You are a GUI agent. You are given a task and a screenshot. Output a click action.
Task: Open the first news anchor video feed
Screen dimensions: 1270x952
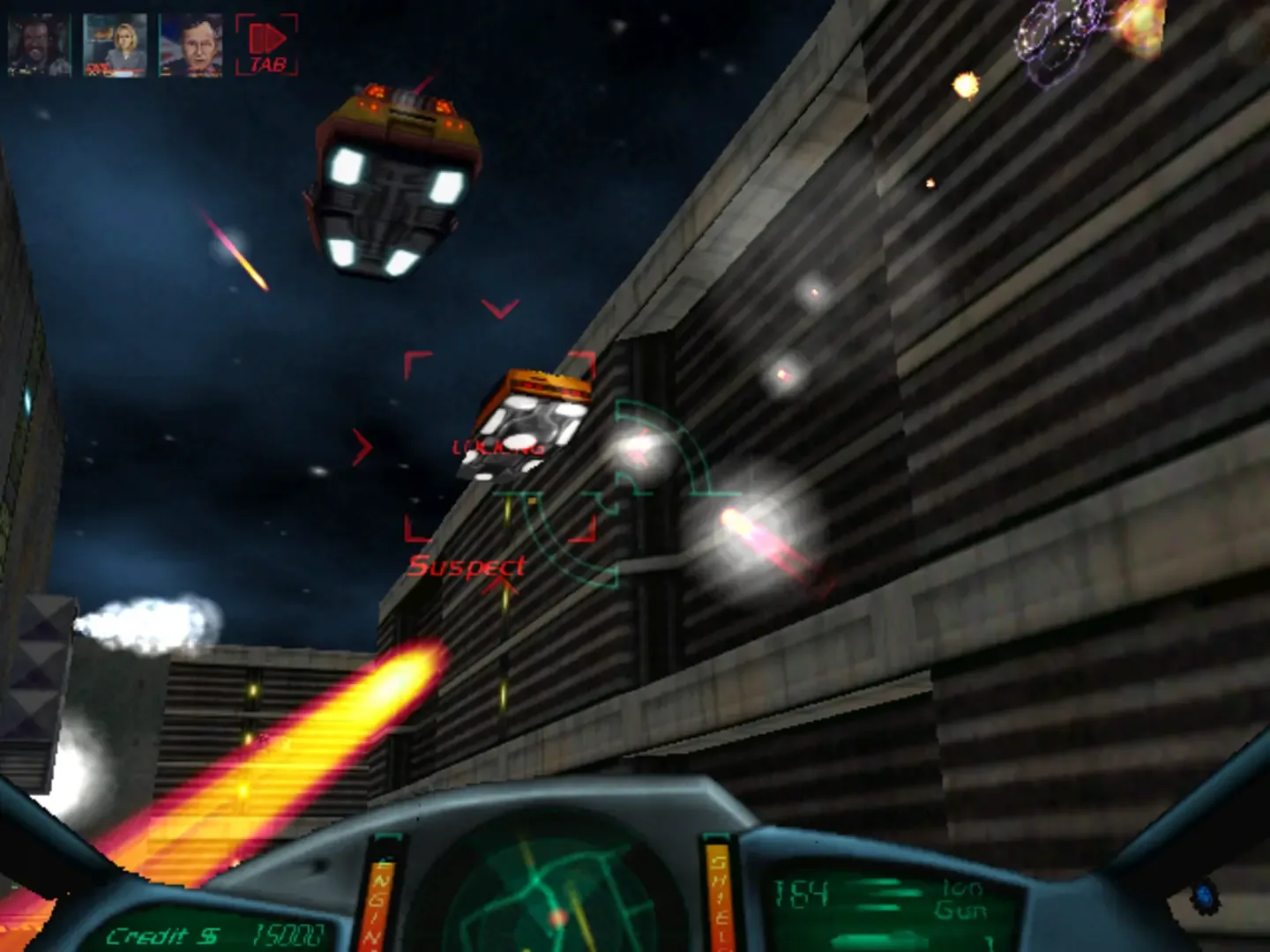click(x=39, y=39)
